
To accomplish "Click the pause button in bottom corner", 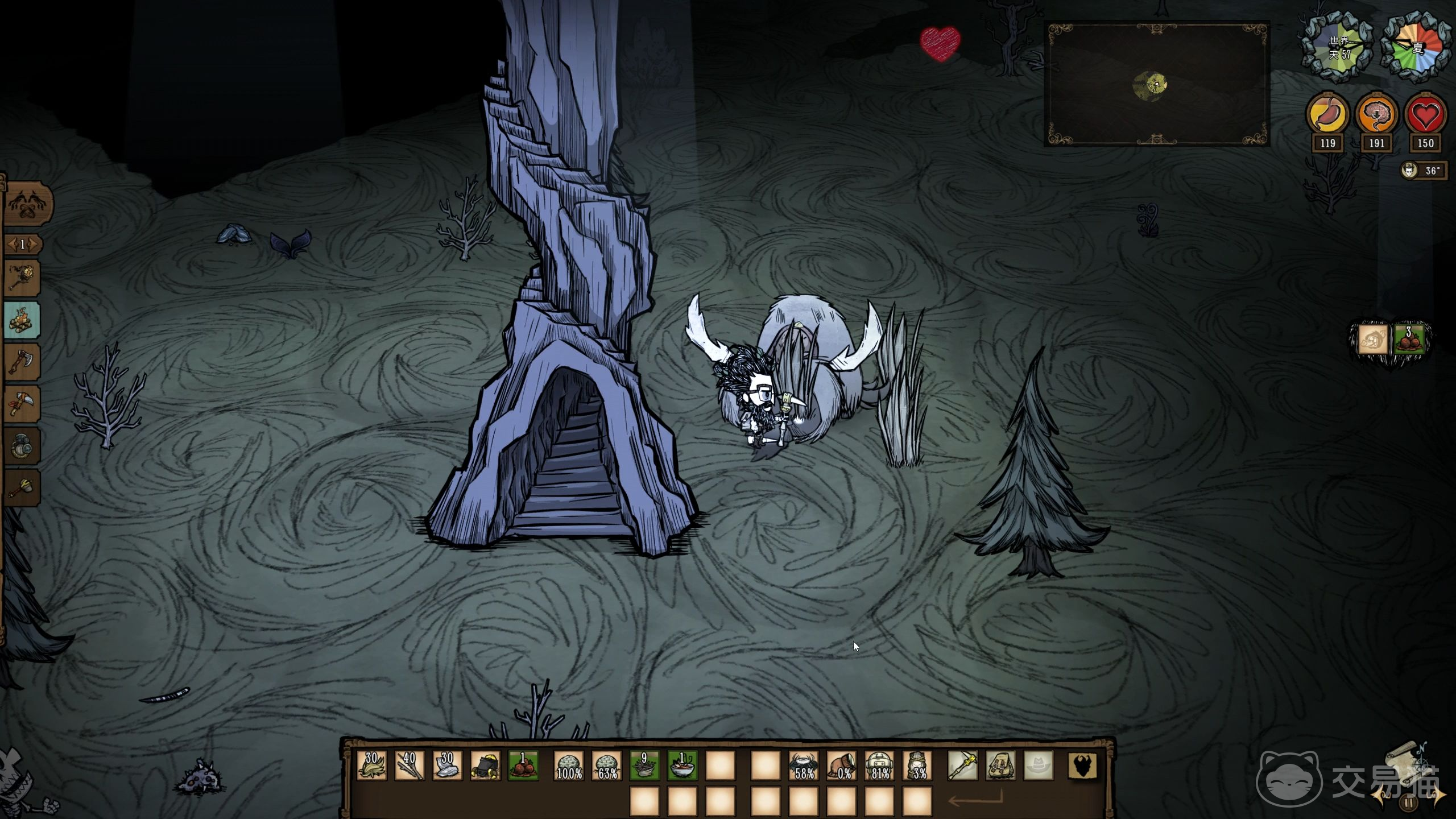I will (1408, 803).
